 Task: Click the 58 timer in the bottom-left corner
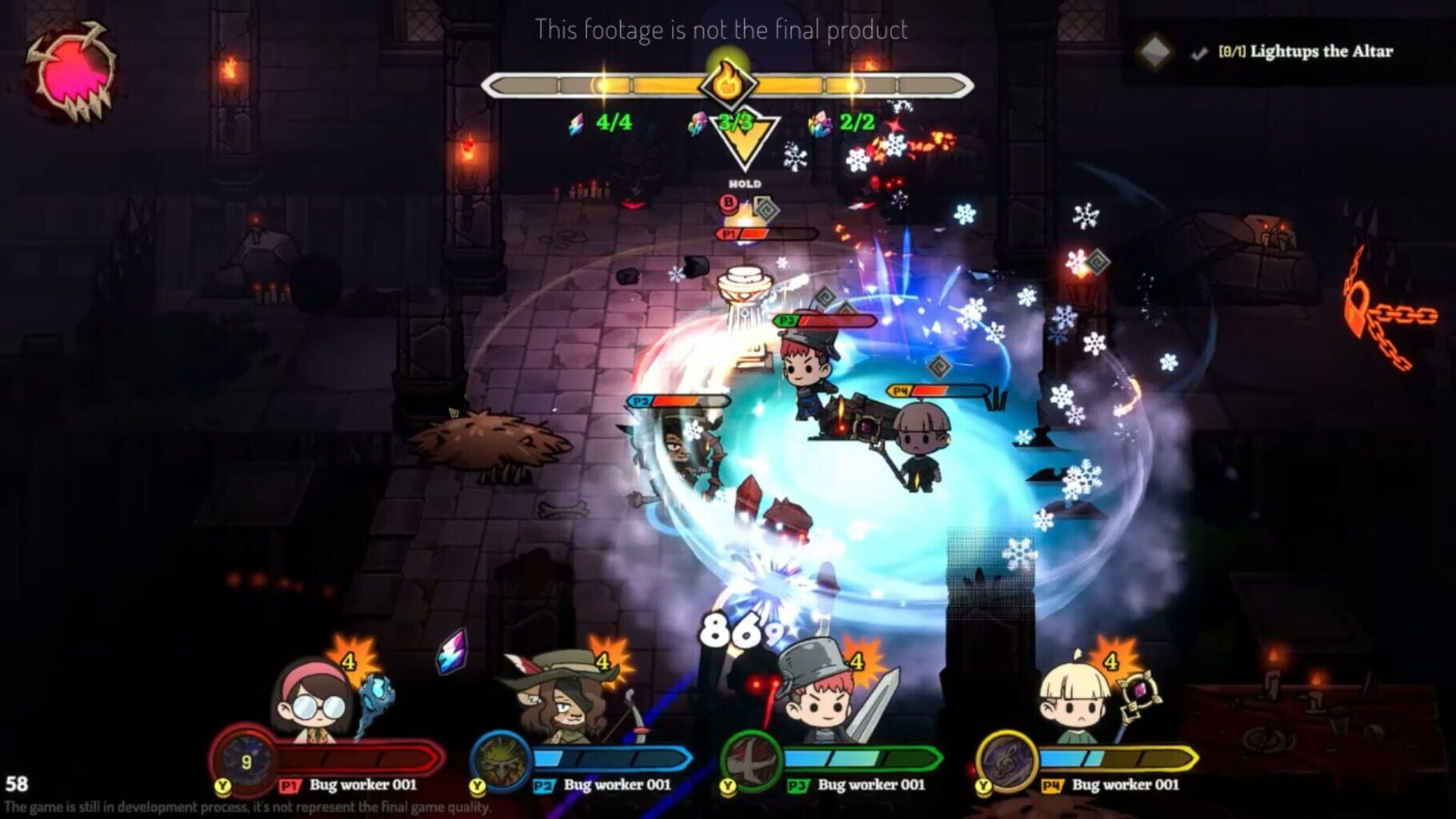click(15, 786)
